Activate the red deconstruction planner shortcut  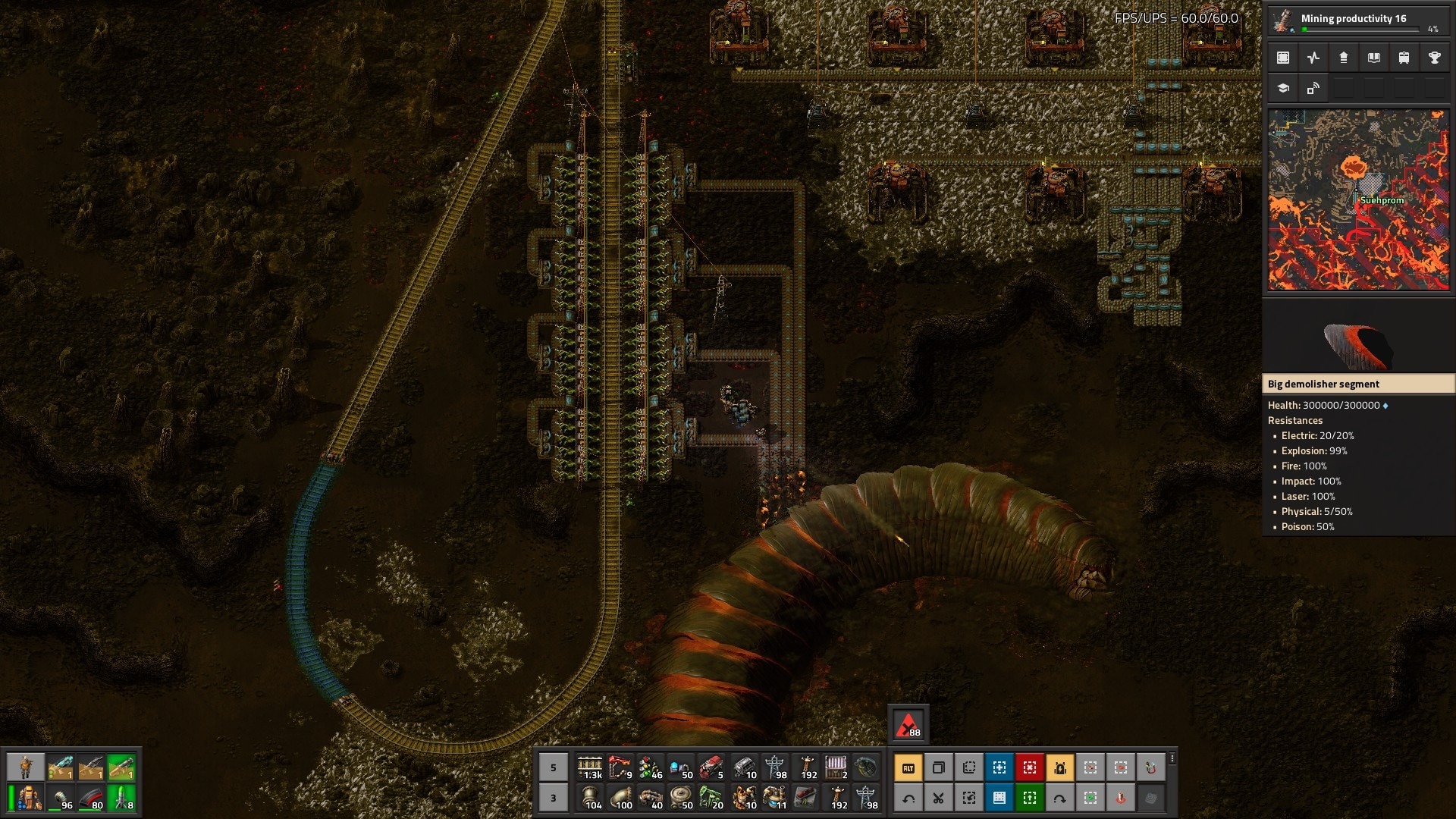1030,768
